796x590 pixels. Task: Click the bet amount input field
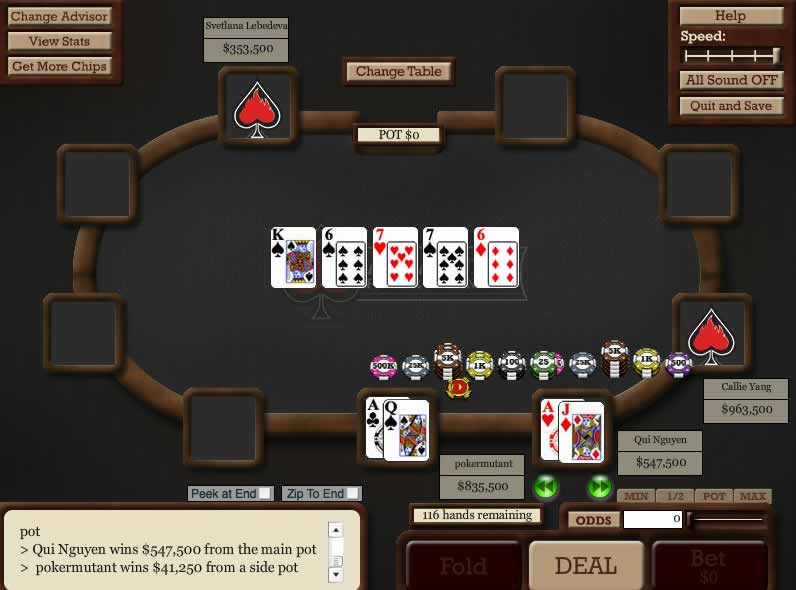(x=653, y=519)
